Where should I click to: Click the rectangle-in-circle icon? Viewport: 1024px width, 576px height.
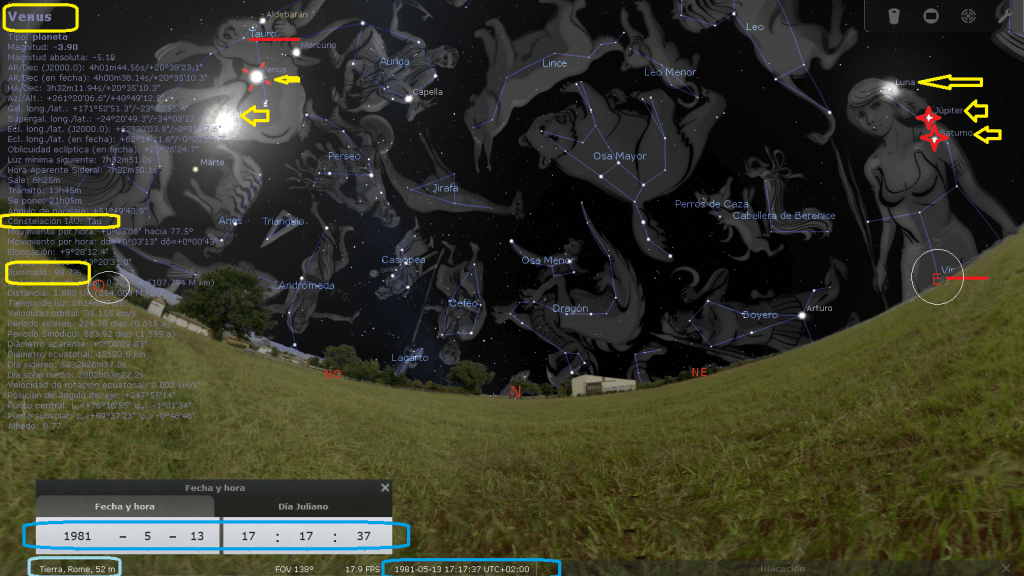(931, 16)
